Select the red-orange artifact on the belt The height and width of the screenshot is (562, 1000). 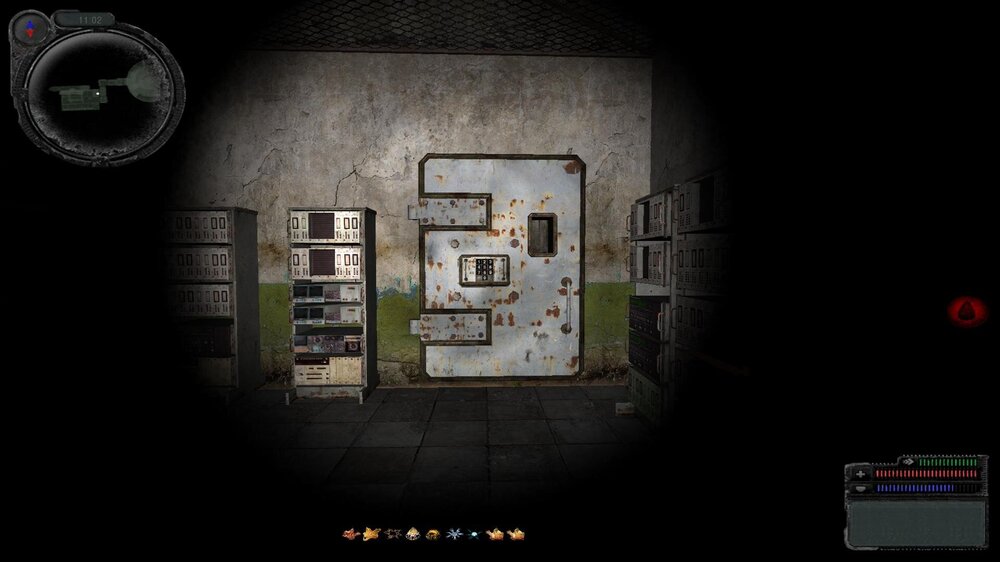pos(350,534)
